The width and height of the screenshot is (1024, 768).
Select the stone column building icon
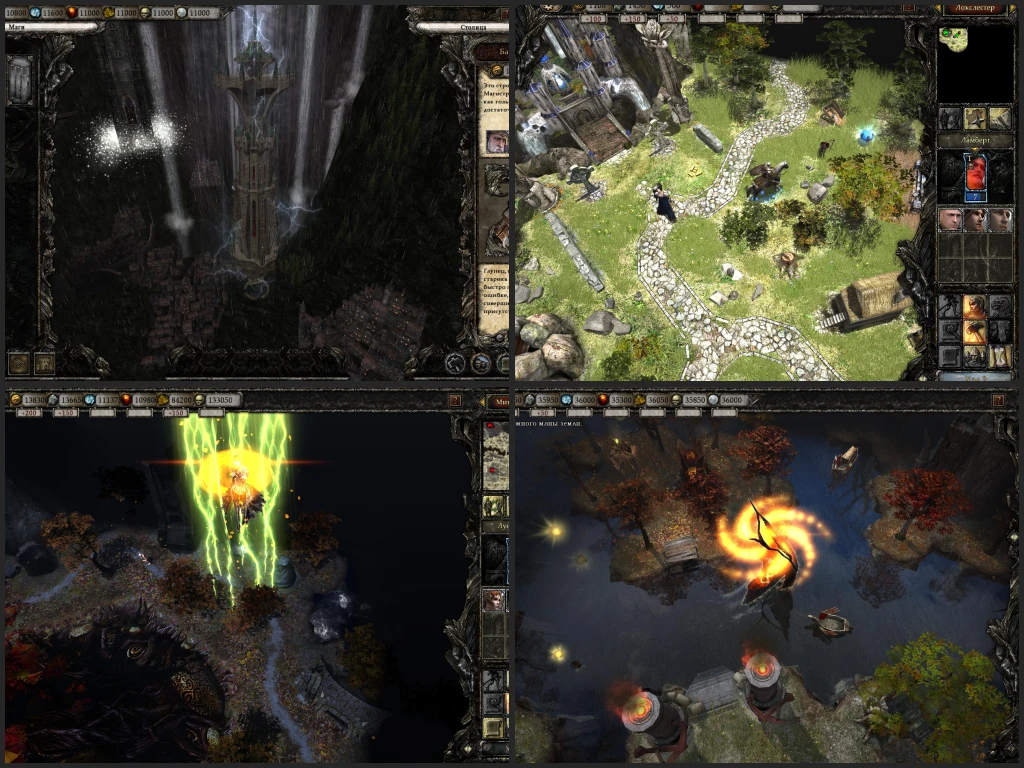[21, 79]
